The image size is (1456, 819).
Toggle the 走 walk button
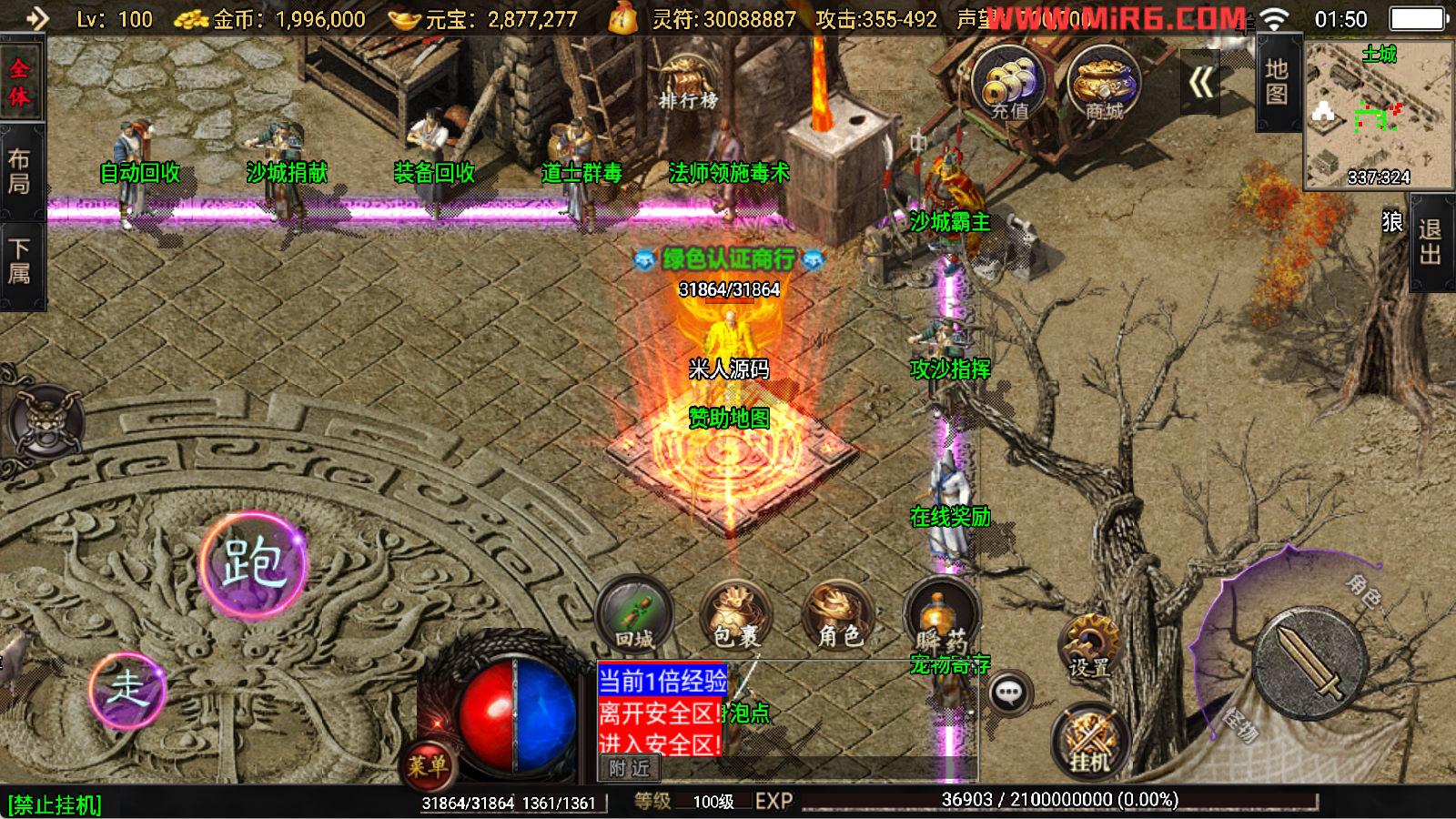[127, 689]
